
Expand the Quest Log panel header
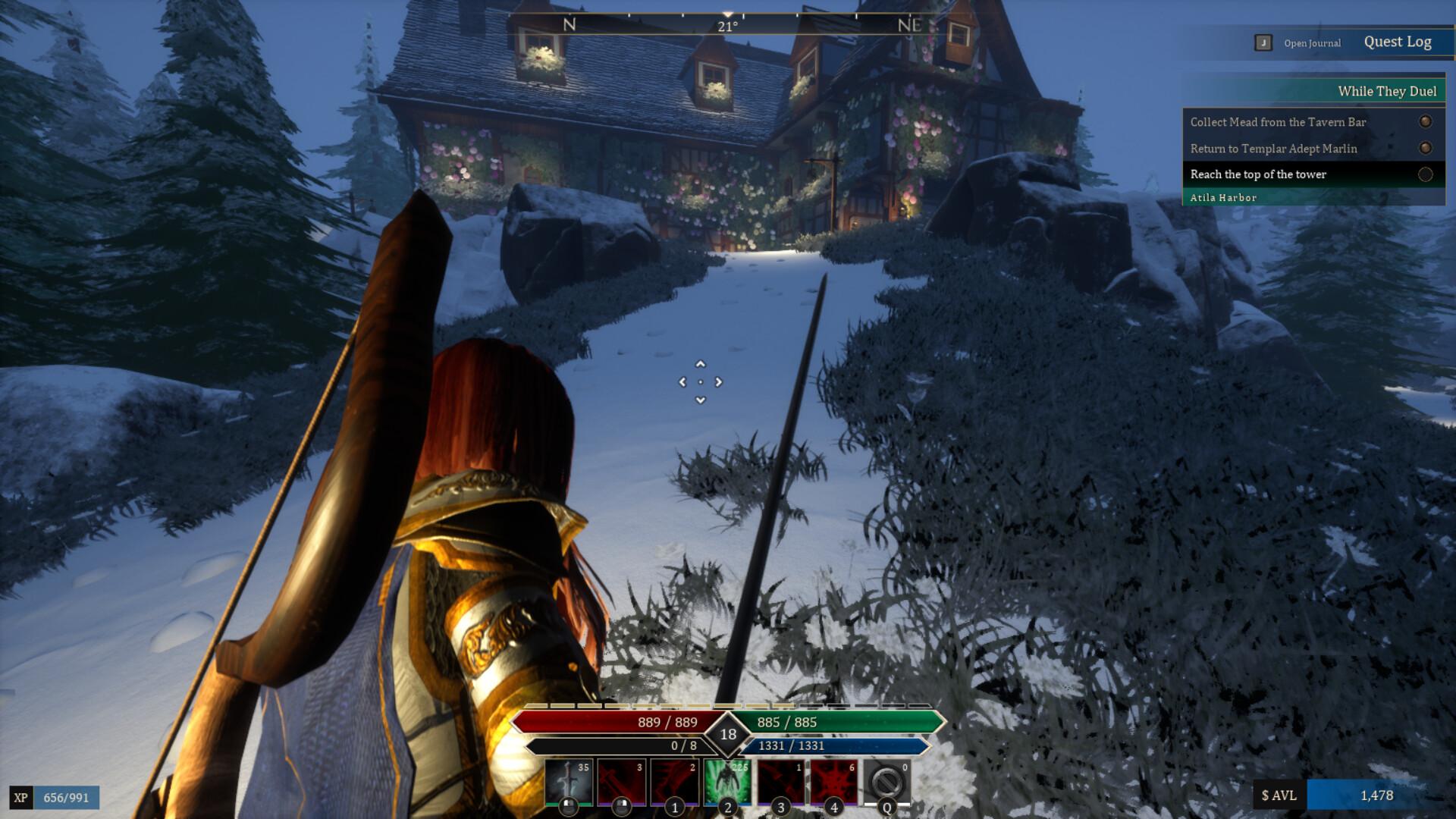(x=1399, y=42)
